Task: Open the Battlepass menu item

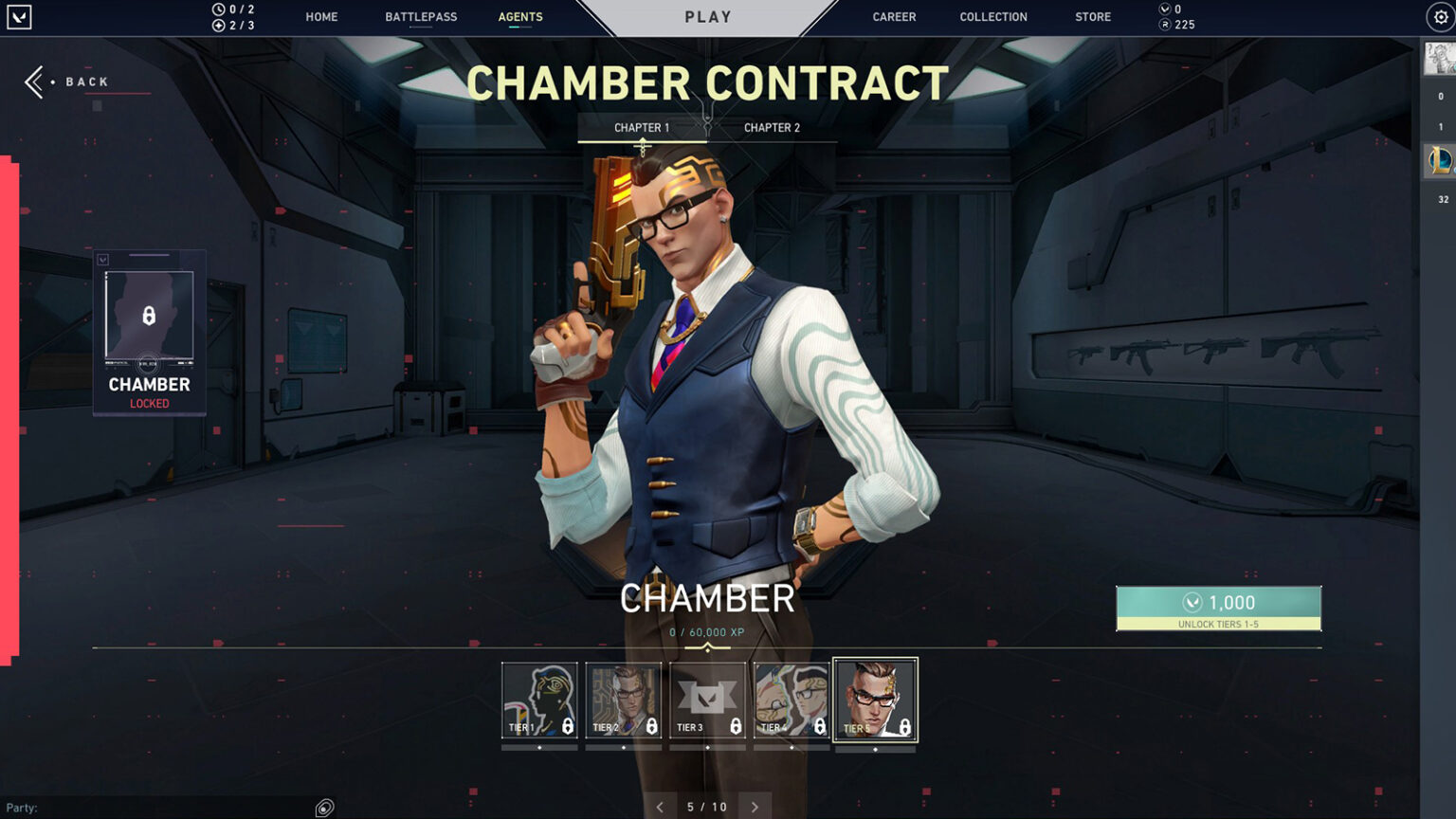Action: pos(421,16)
